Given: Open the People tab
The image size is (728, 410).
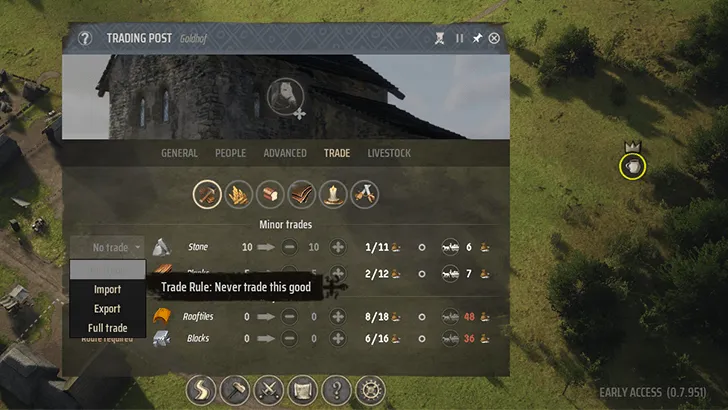Looking at the screenshot, I should 231,153.
